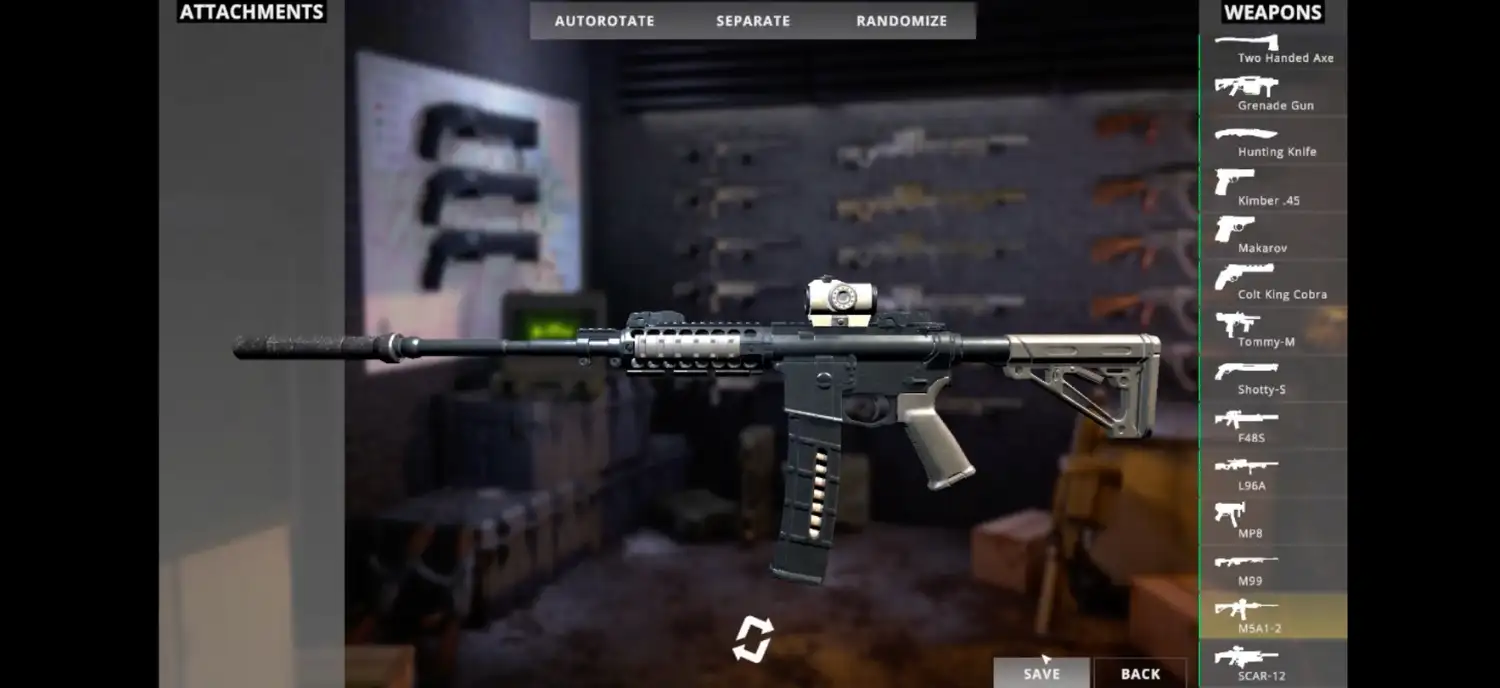Click the circular arrows rotate icon

(x=752, y=639)
